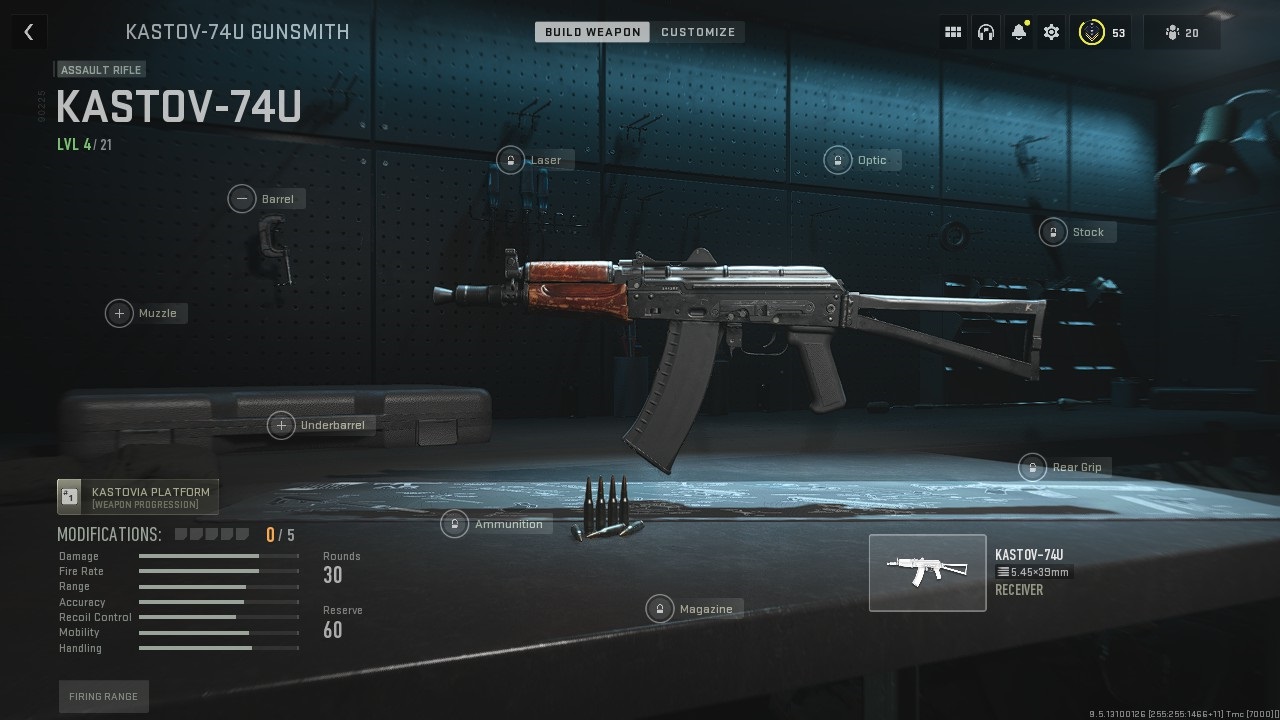1280x720 pixels.
Task: Open the Kastovia Platform weapon progression
Action: click(x=137, y=495)
